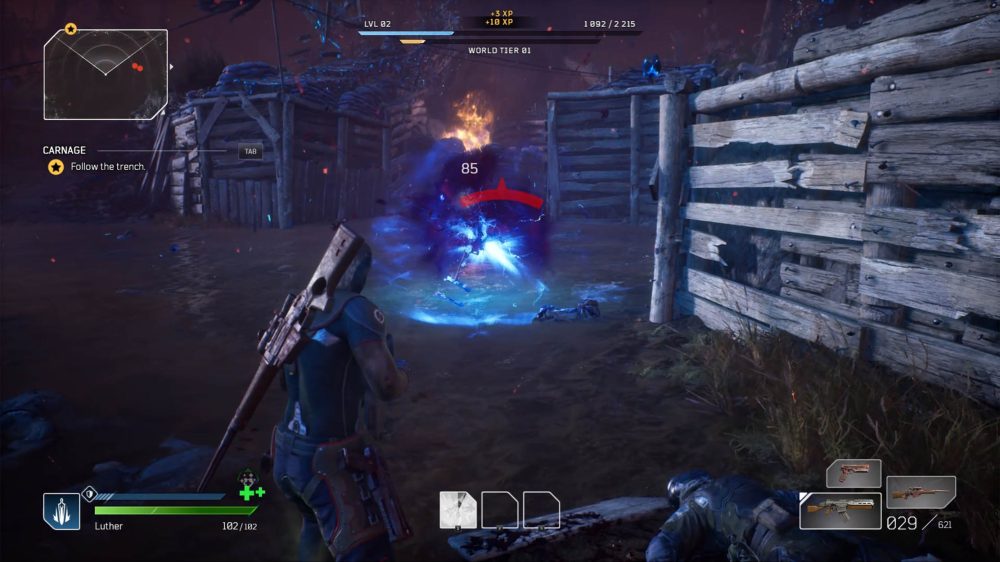
Task: Click Luther's class emblem icon
Action: click(61, 511)
